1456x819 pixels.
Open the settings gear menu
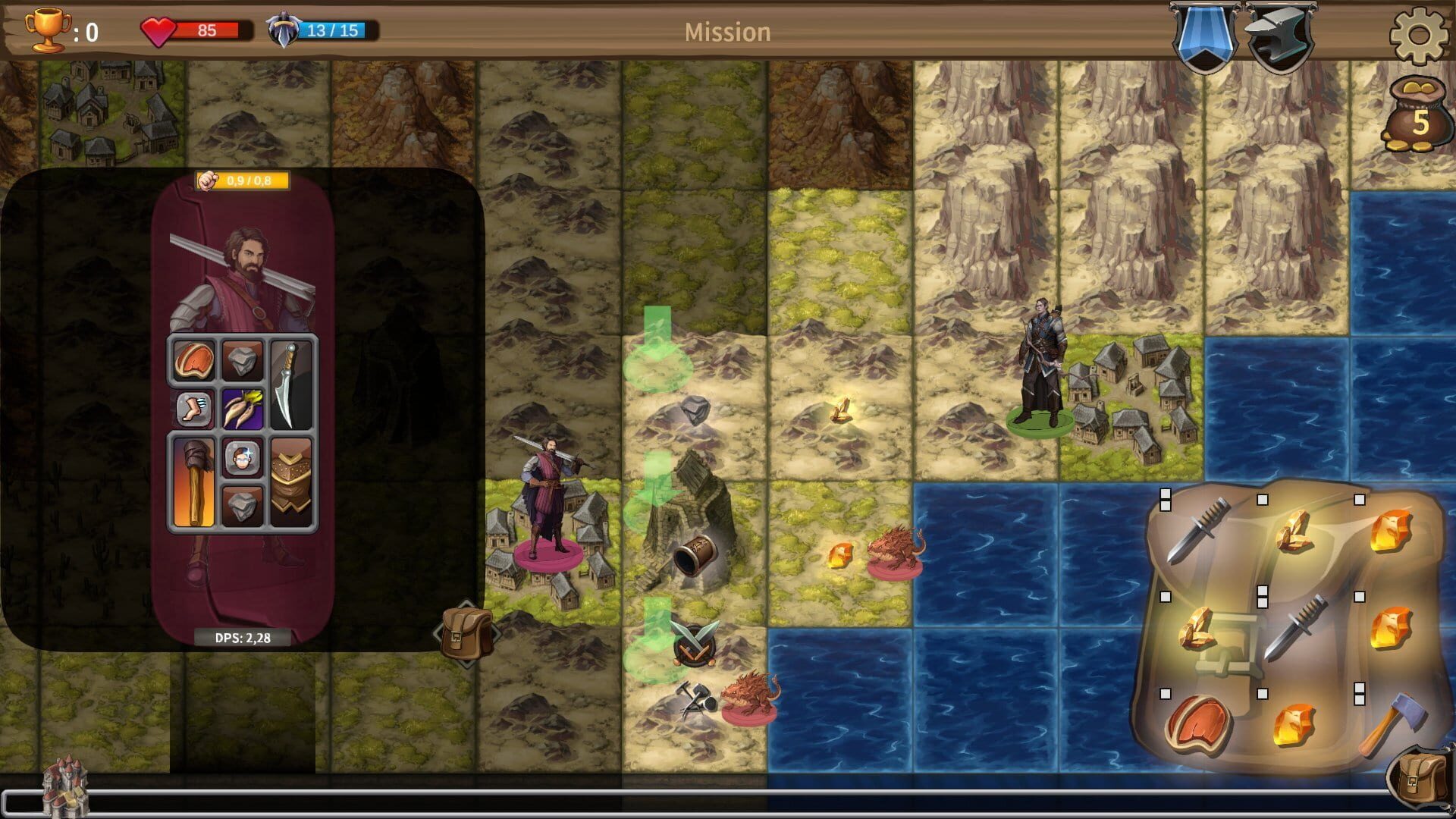(x=1423, y=32)
